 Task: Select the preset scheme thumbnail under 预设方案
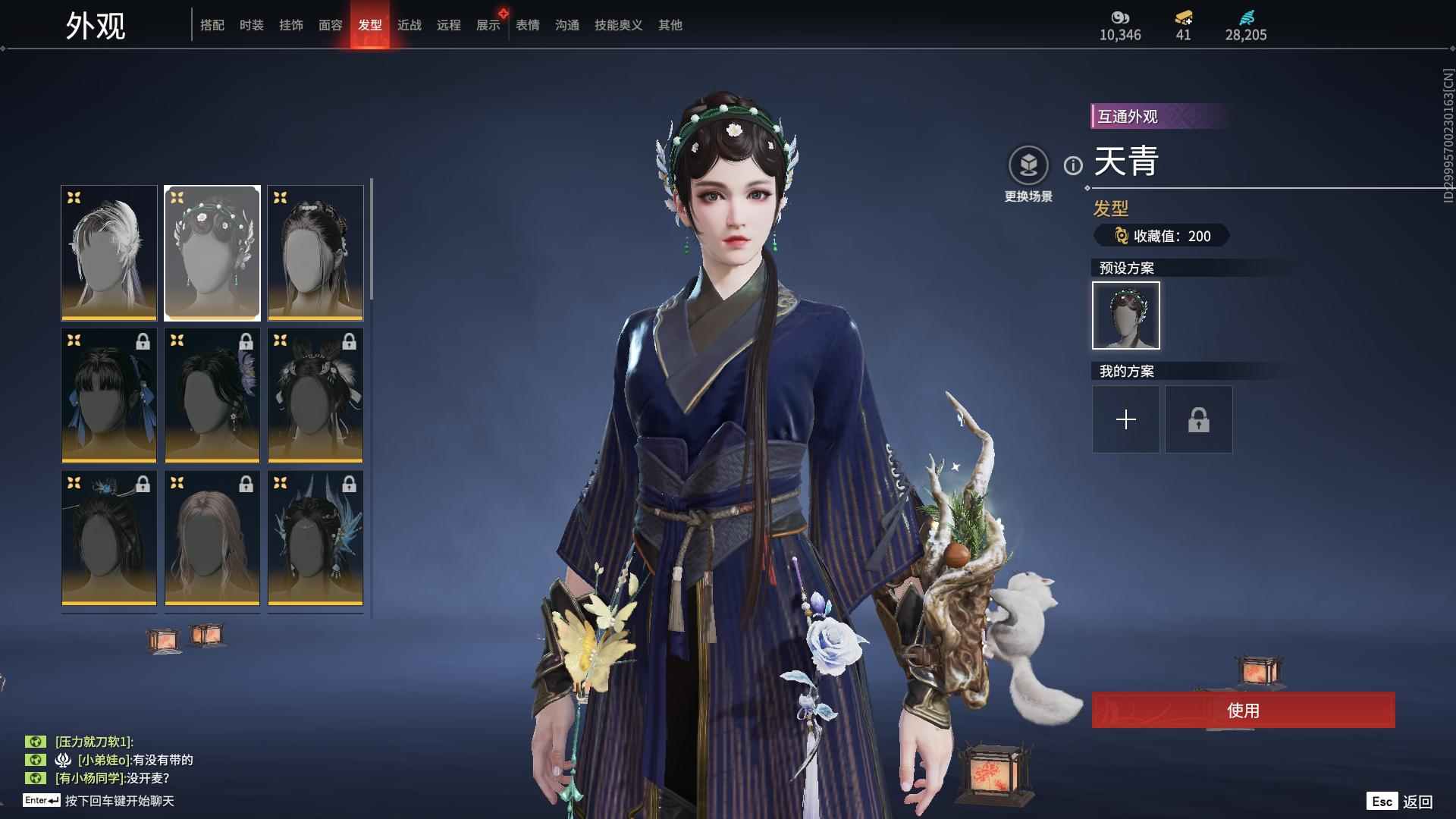pos(1126,315)
